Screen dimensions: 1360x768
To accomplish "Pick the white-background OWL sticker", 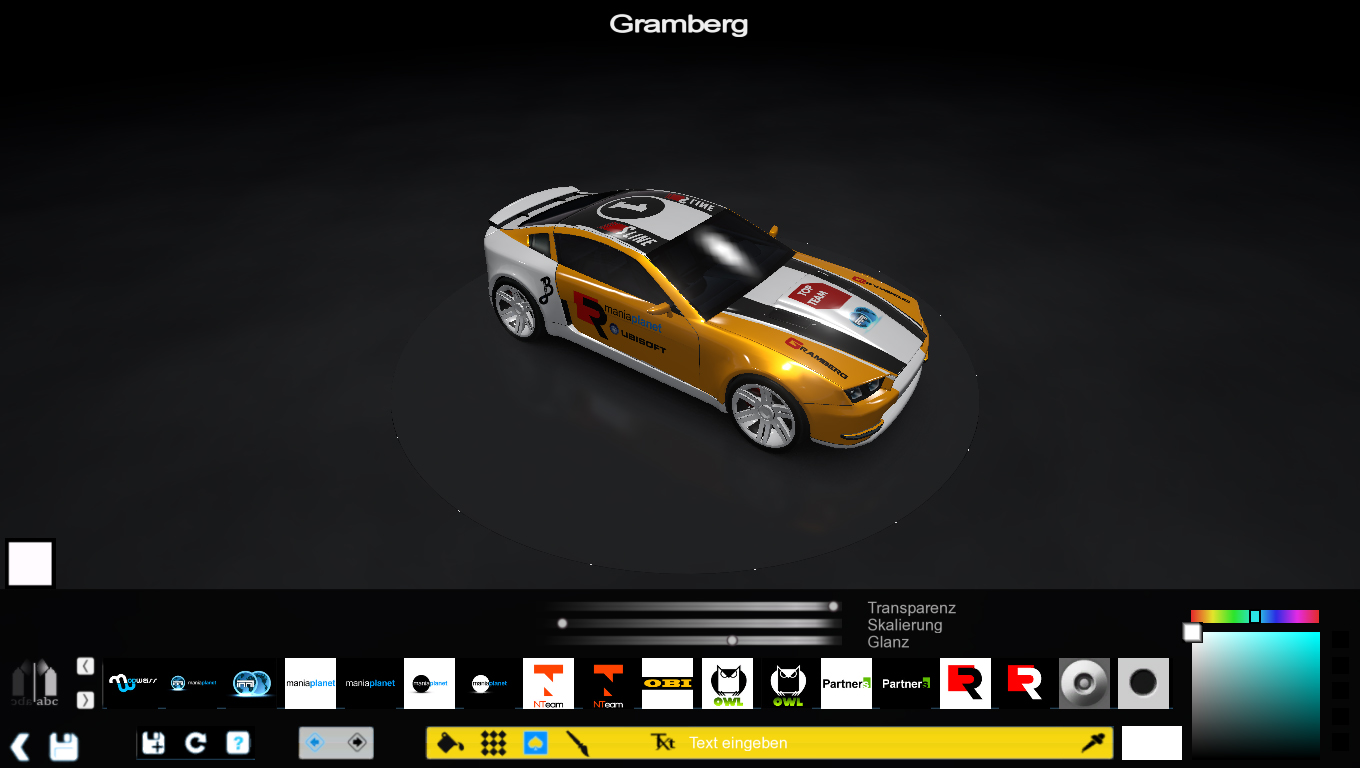I will point(727,683).
